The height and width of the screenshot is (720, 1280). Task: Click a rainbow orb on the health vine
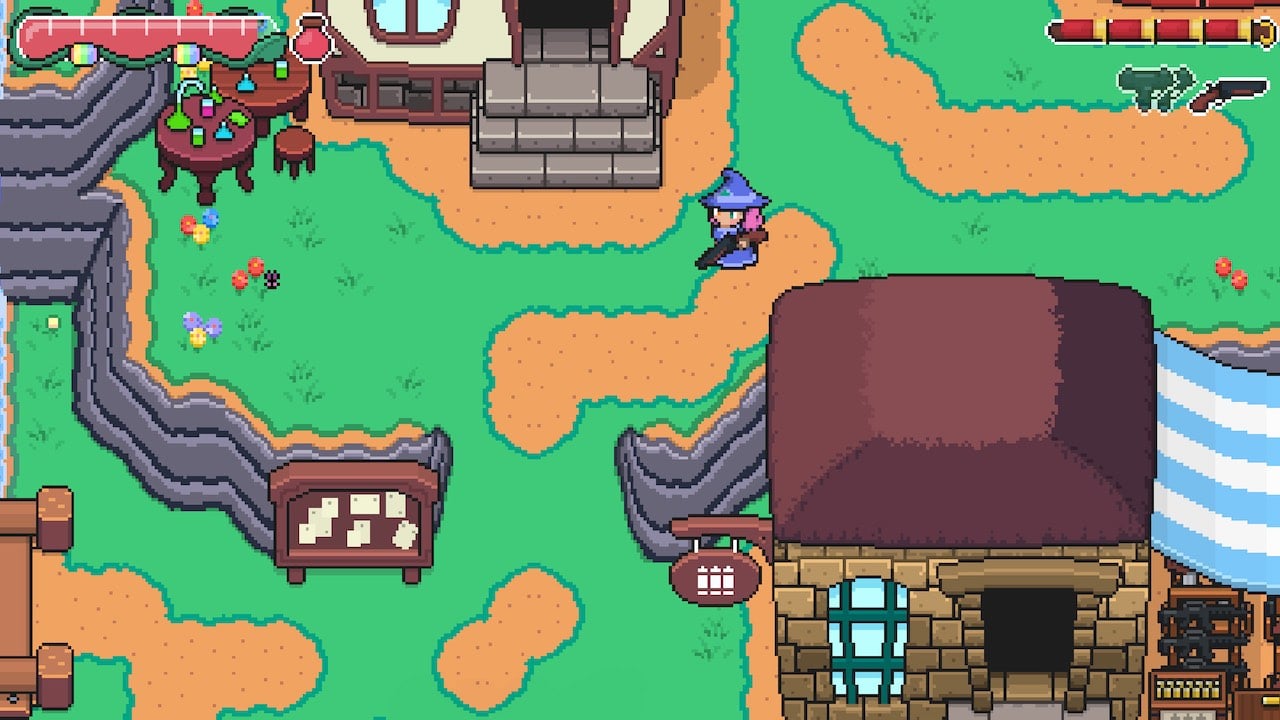pos(83,53)
